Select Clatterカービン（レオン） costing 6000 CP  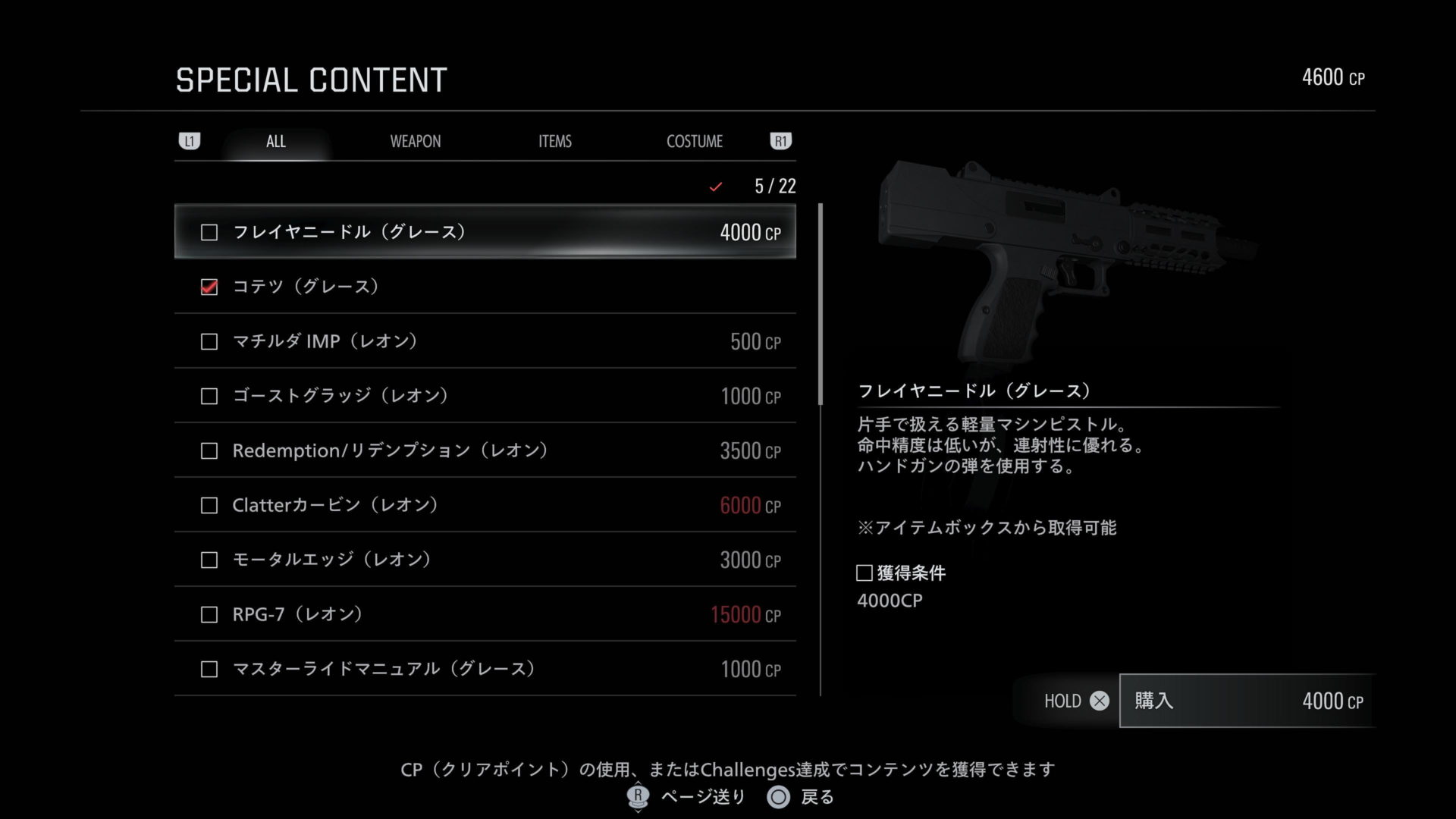(485, 505)
